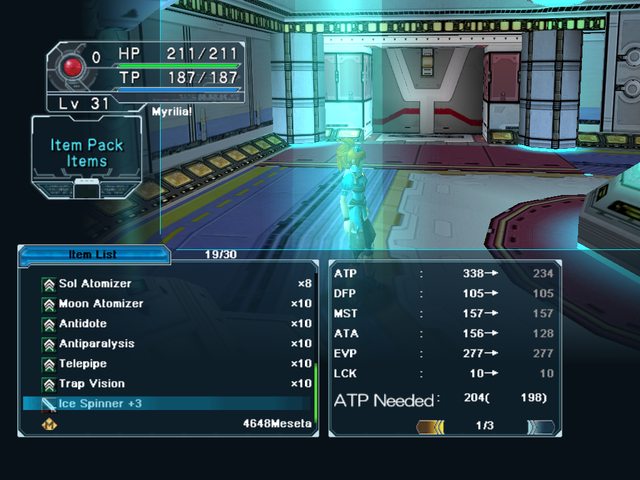The width and height of the screenshot is (640, 480).
Task: Go to the next stats page arrow
Action: 541,426
